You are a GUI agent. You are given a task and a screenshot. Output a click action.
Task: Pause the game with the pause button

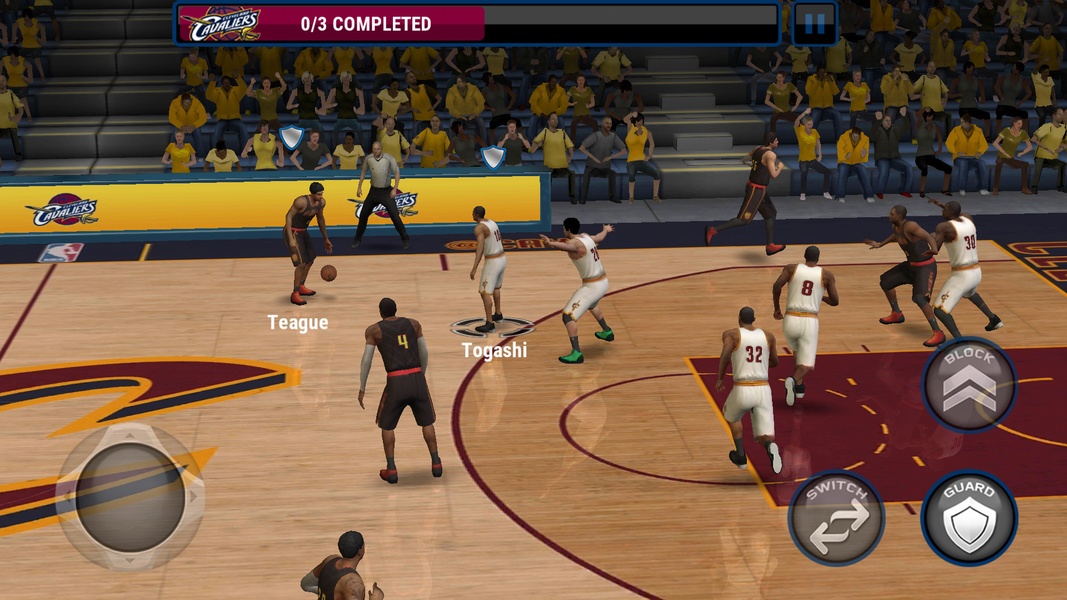[x=814, y=25]
